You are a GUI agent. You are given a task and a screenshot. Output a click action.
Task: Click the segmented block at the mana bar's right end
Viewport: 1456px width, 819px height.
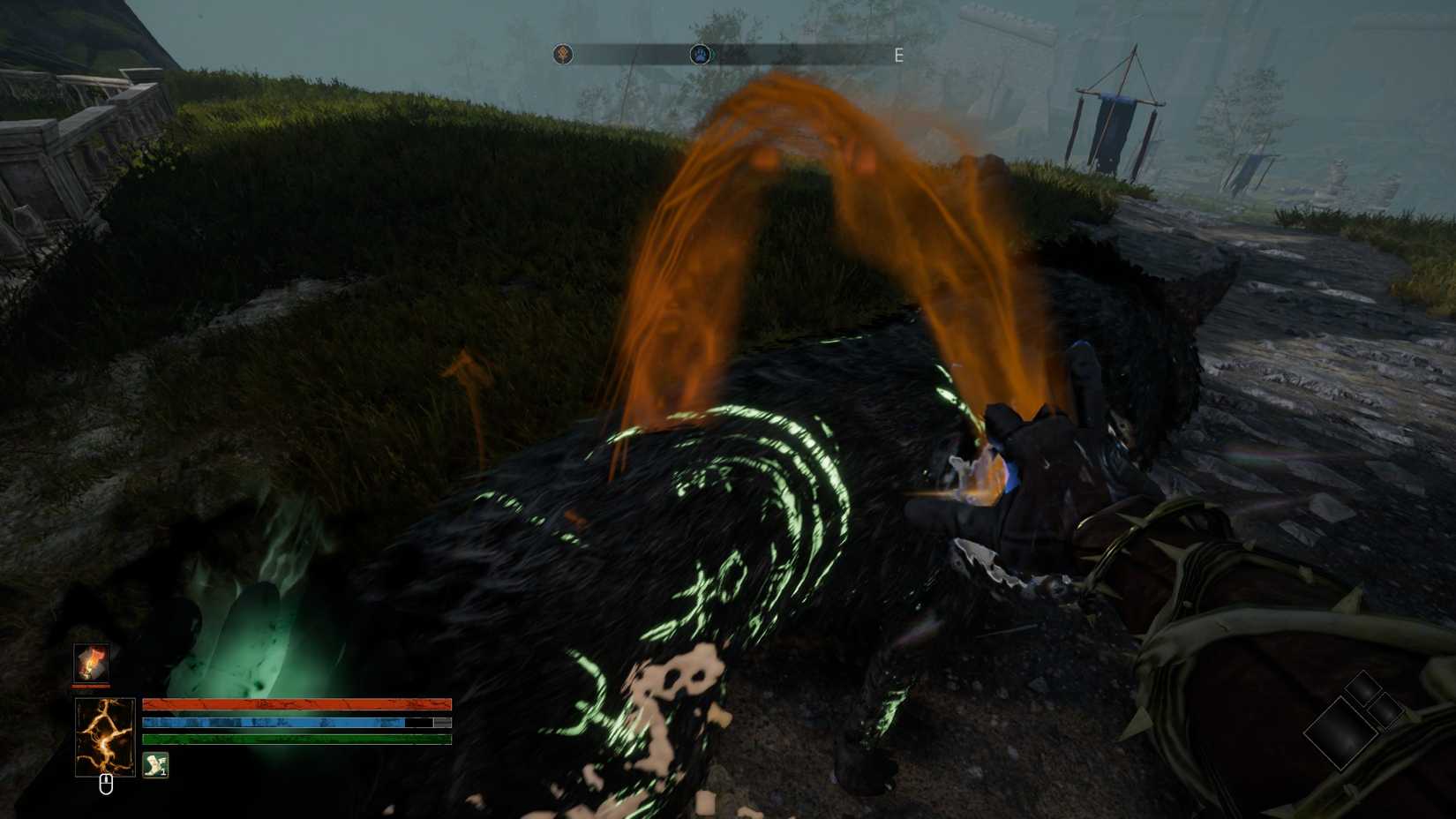(441, 723)
